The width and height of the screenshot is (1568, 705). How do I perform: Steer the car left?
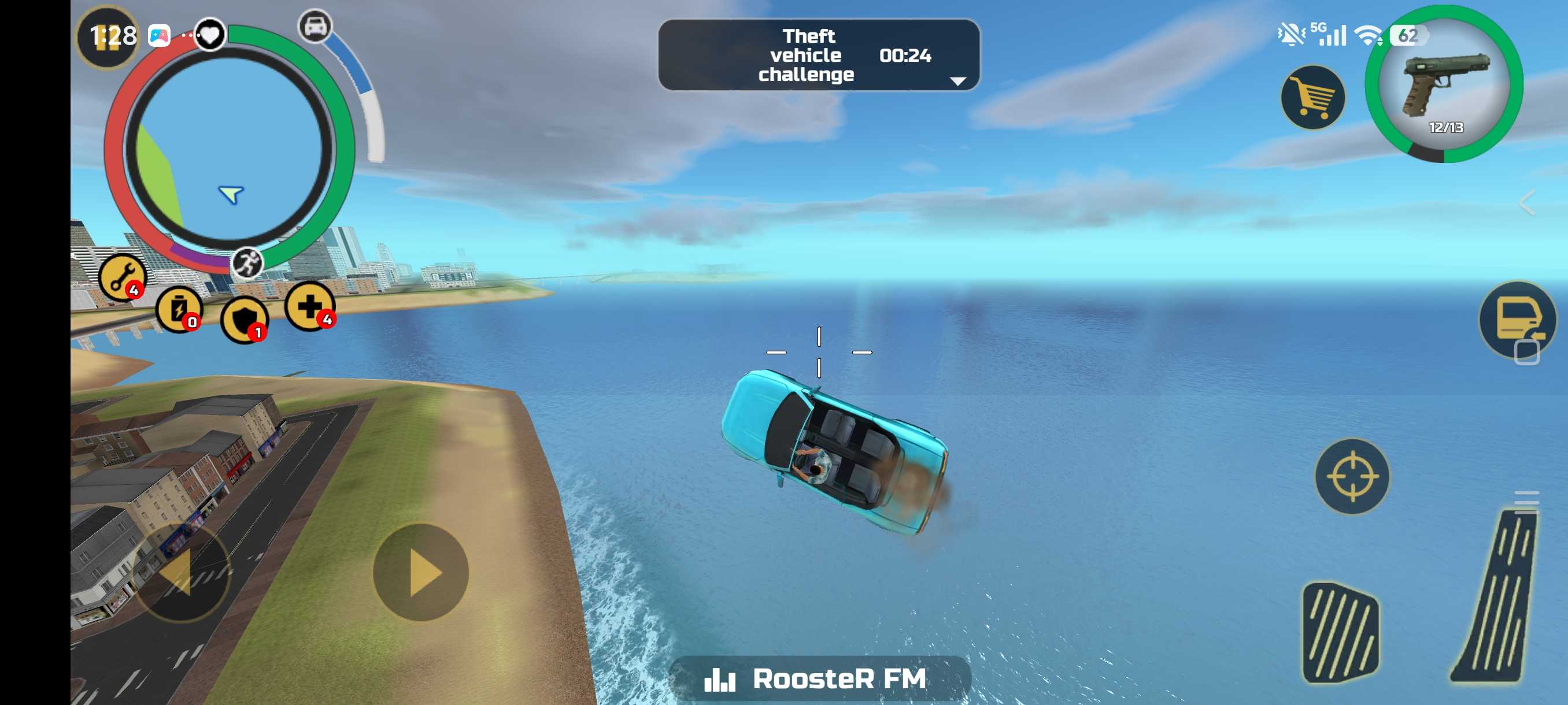[180, 573]
